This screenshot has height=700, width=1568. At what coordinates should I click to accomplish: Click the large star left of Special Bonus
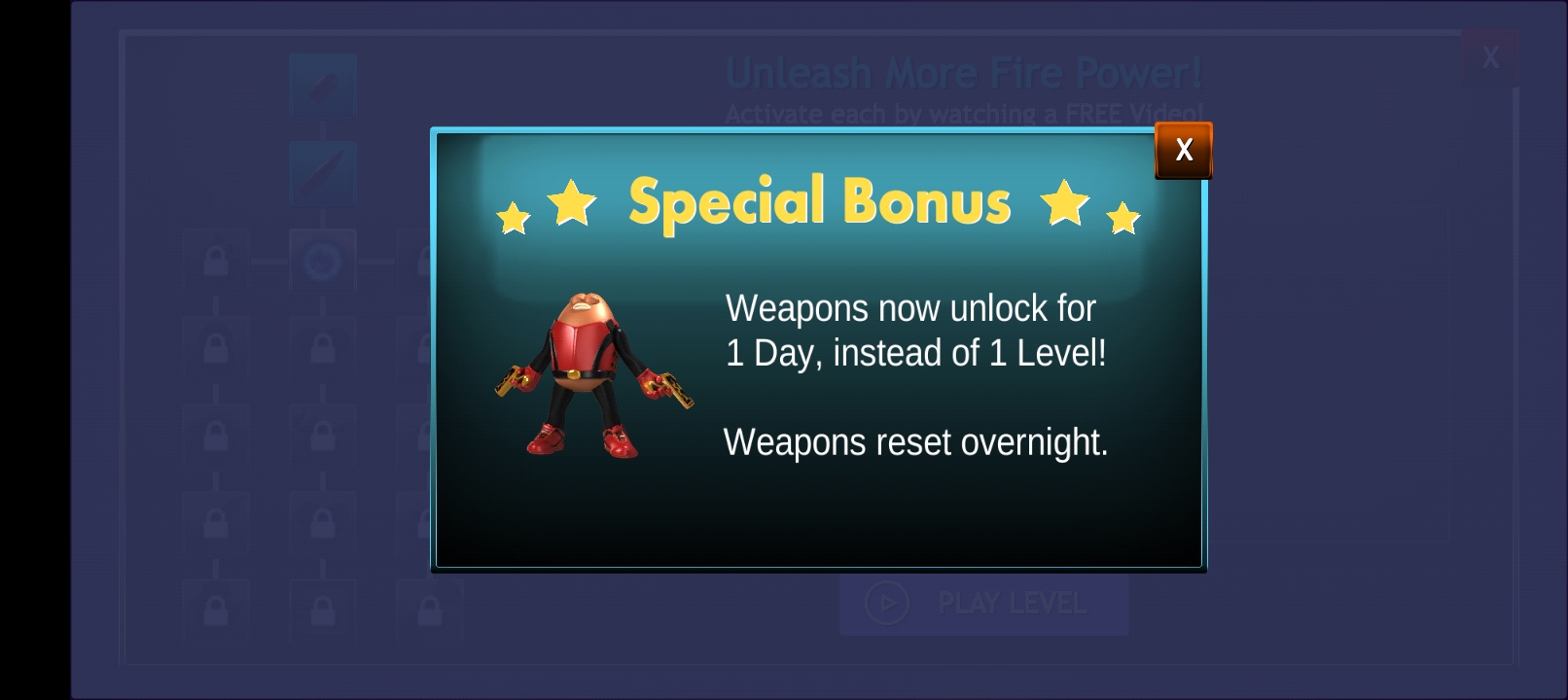coord(574,204)
